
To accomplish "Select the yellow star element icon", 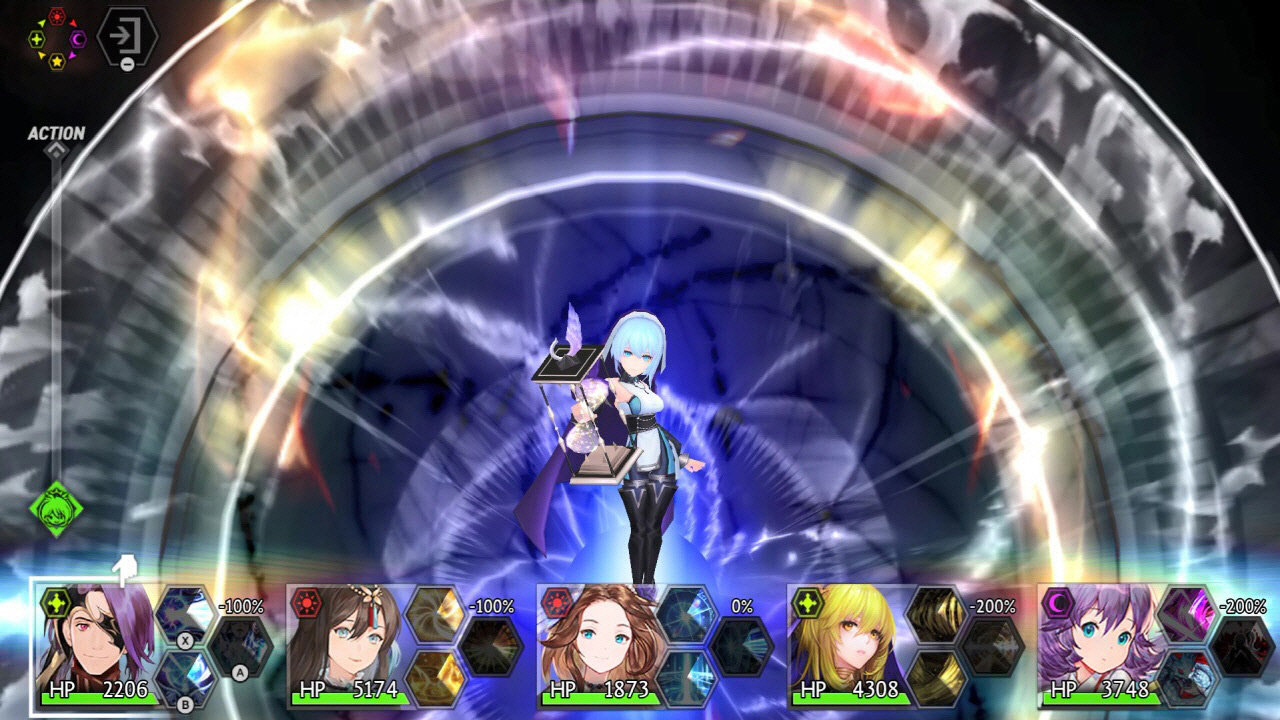I will click(x=58, y=62).
